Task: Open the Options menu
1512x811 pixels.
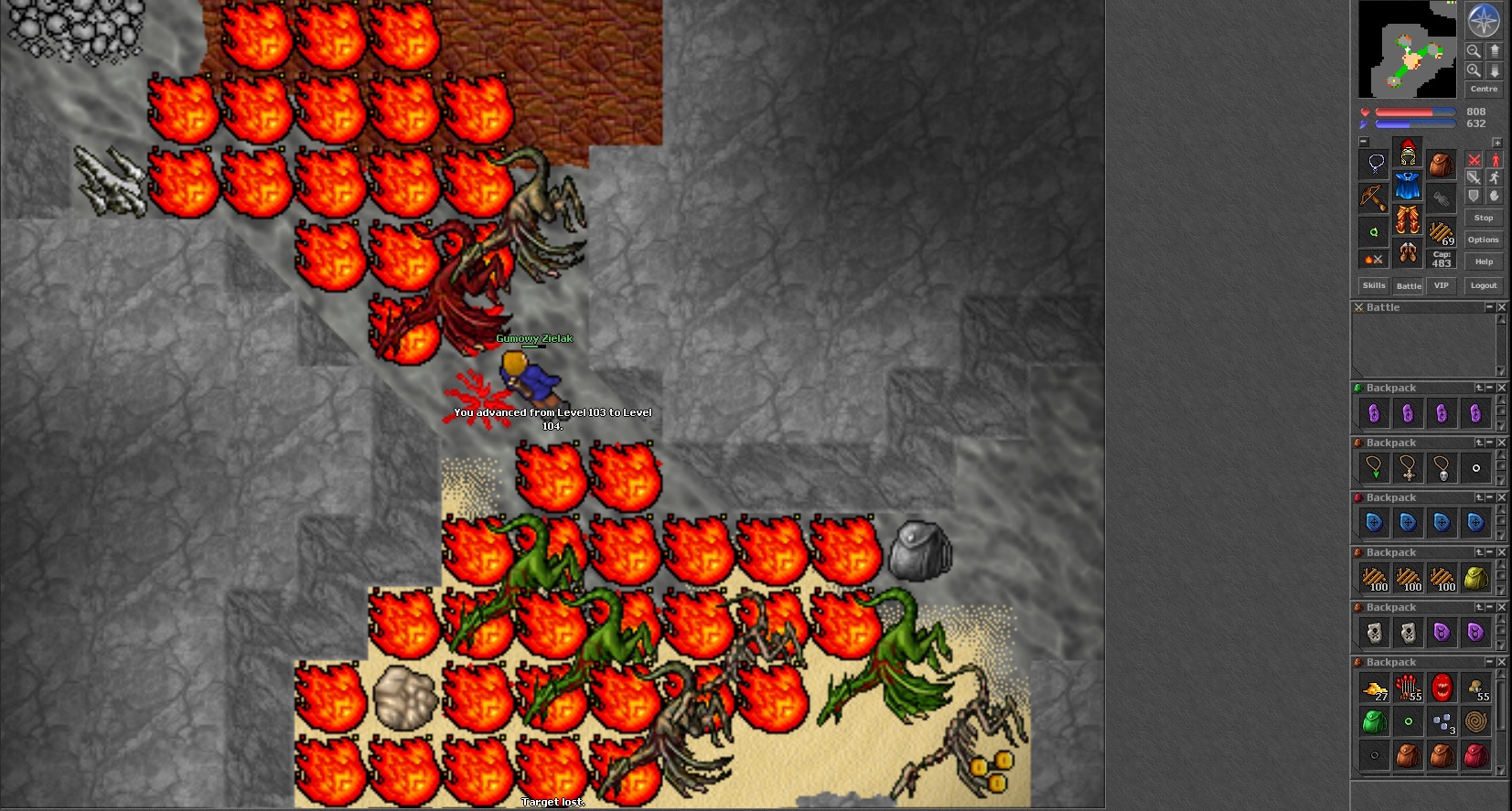Action: (1484, 240)
